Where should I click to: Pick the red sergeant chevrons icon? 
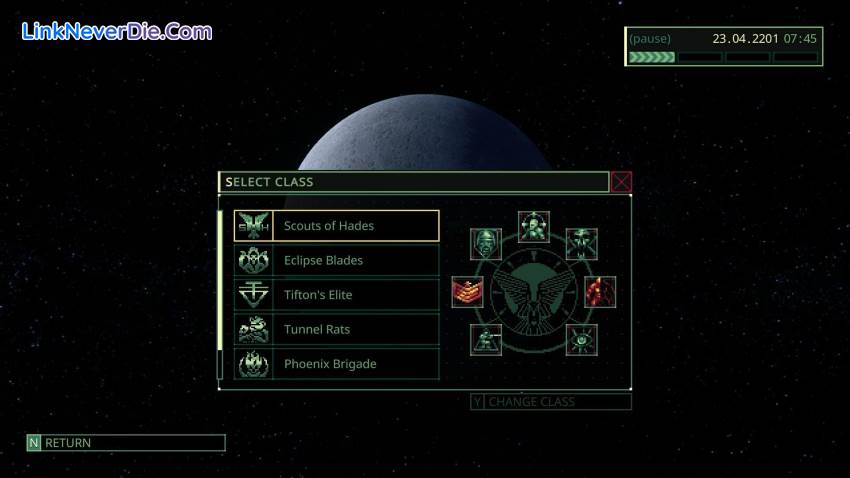[x=467, y=292]
